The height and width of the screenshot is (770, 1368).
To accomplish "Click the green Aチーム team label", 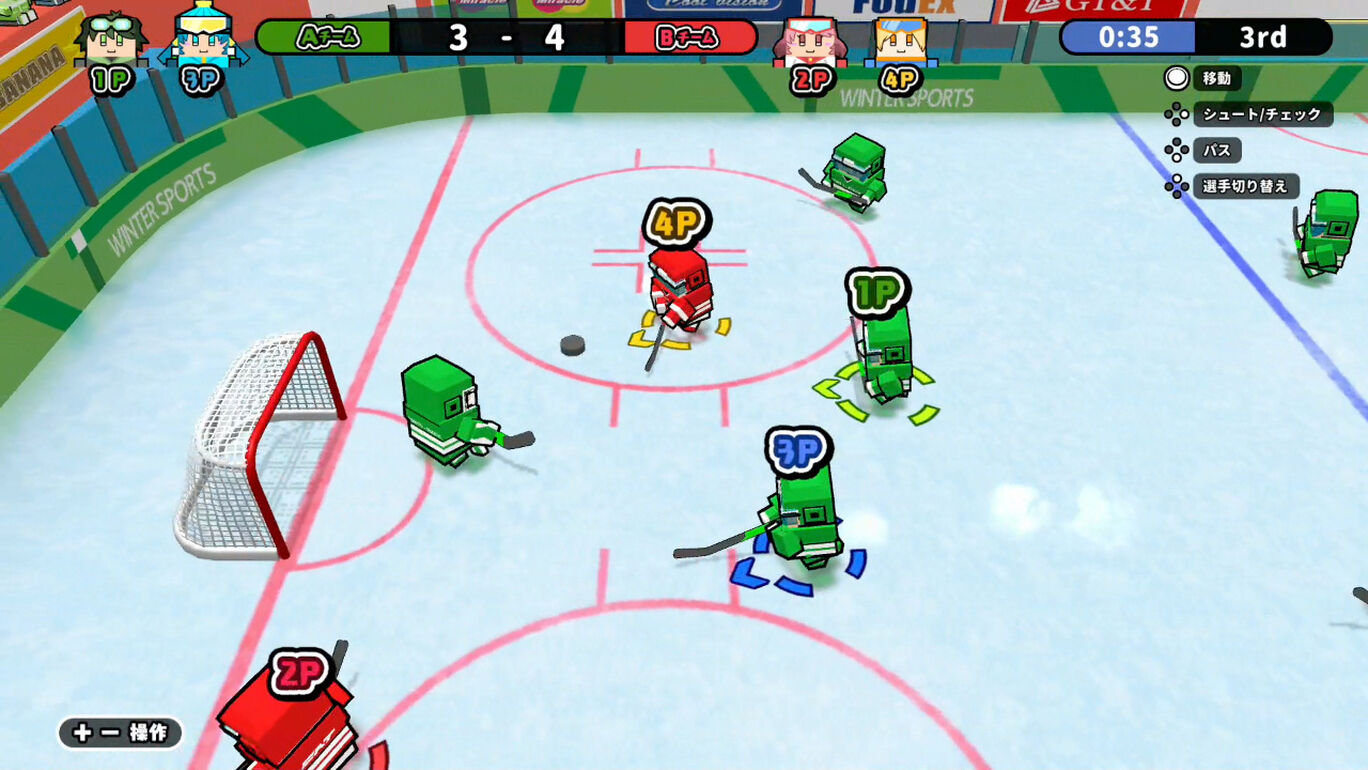I will [324, 38].
